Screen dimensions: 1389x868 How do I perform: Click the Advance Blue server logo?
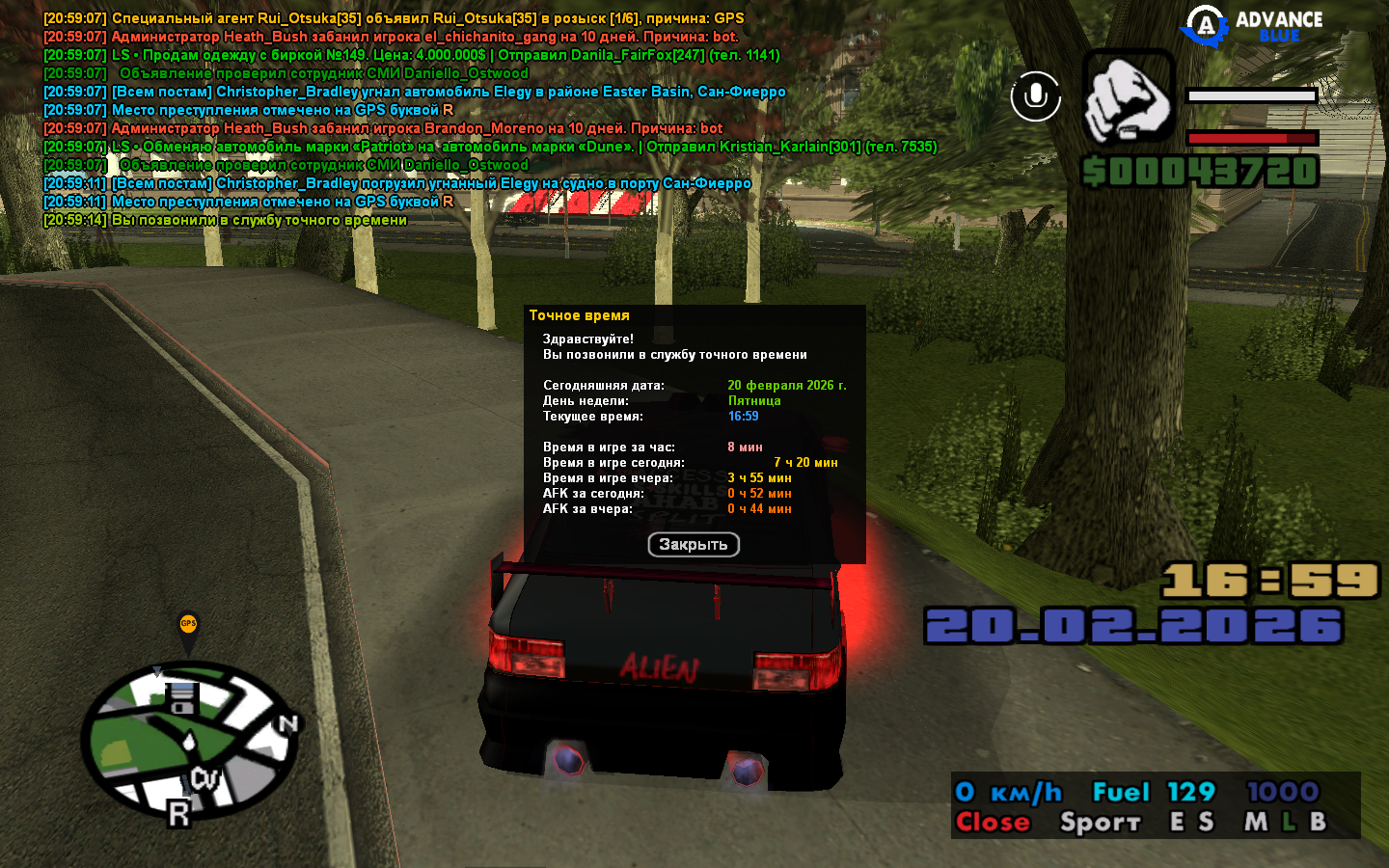[x=1254, y=26]
